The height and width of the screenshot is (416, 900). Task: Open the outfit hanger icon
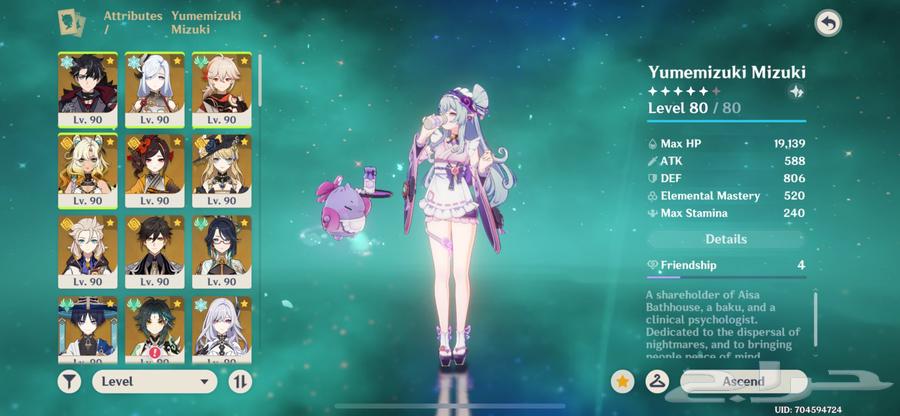point(657,381)
